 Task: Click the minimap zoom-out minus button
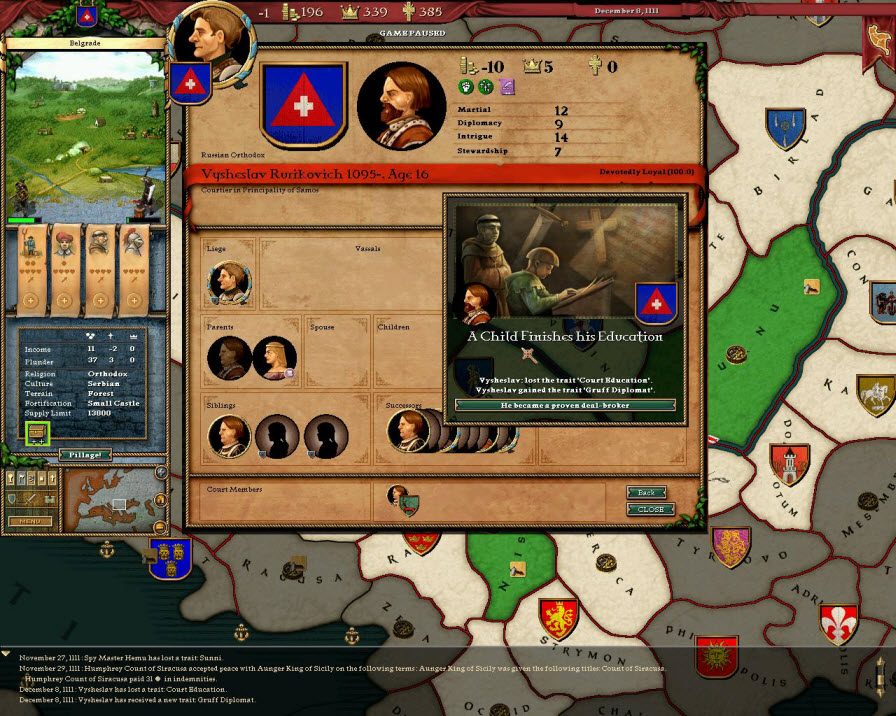point(159,526)
